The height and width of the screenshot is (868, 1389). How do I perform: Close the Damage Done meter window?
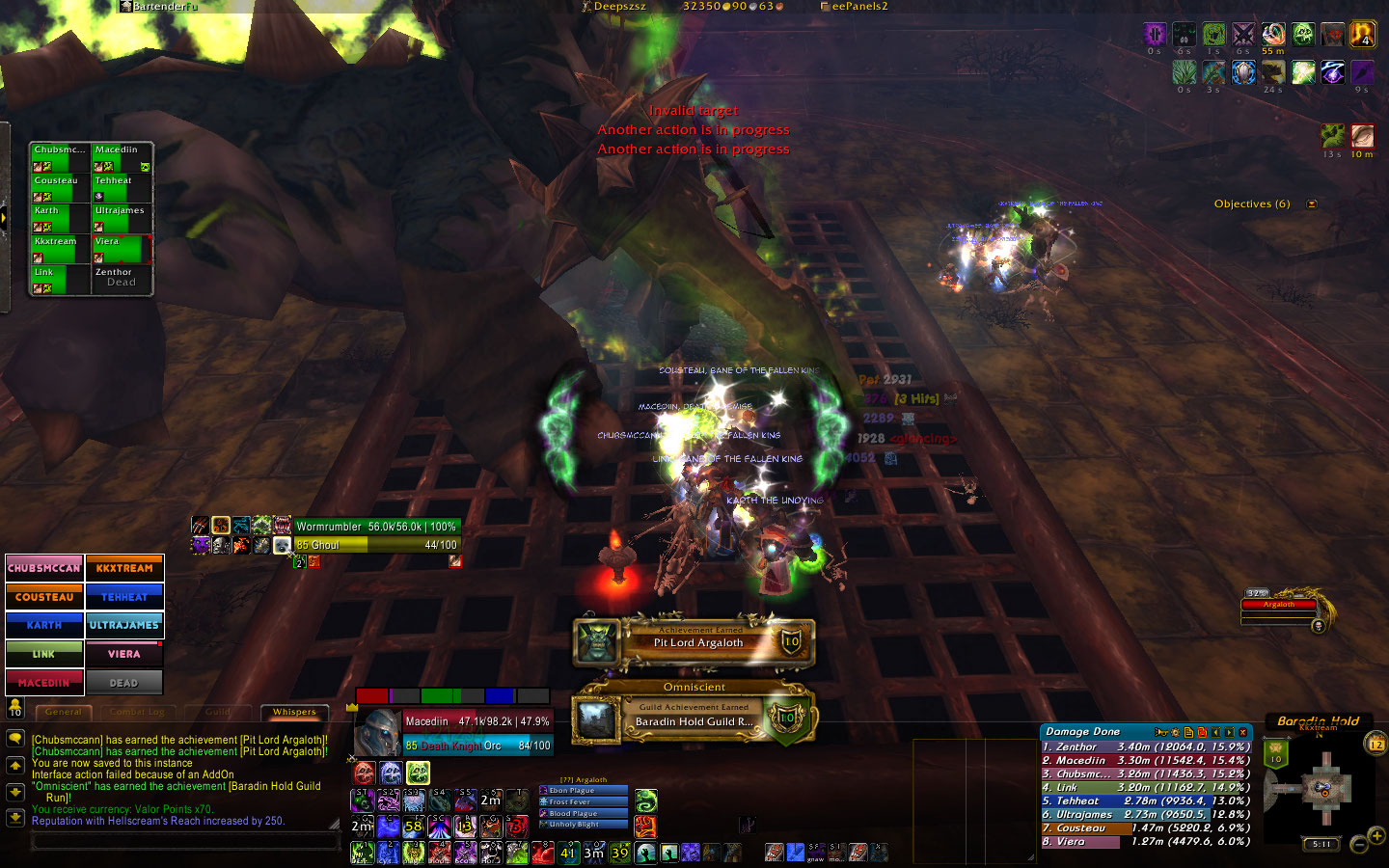click(x=1243, y=732)
